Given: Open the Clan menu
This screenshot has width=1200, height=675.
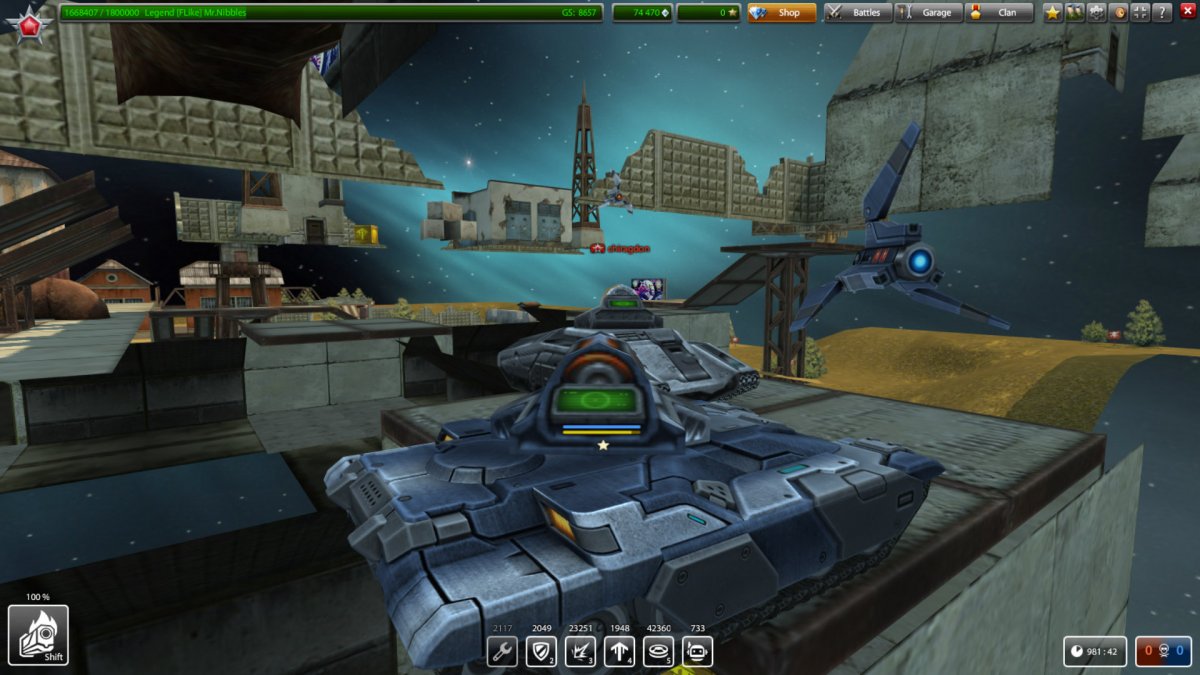Looking at the screenshot, I should pyautogui.click(x=998, y=13).
